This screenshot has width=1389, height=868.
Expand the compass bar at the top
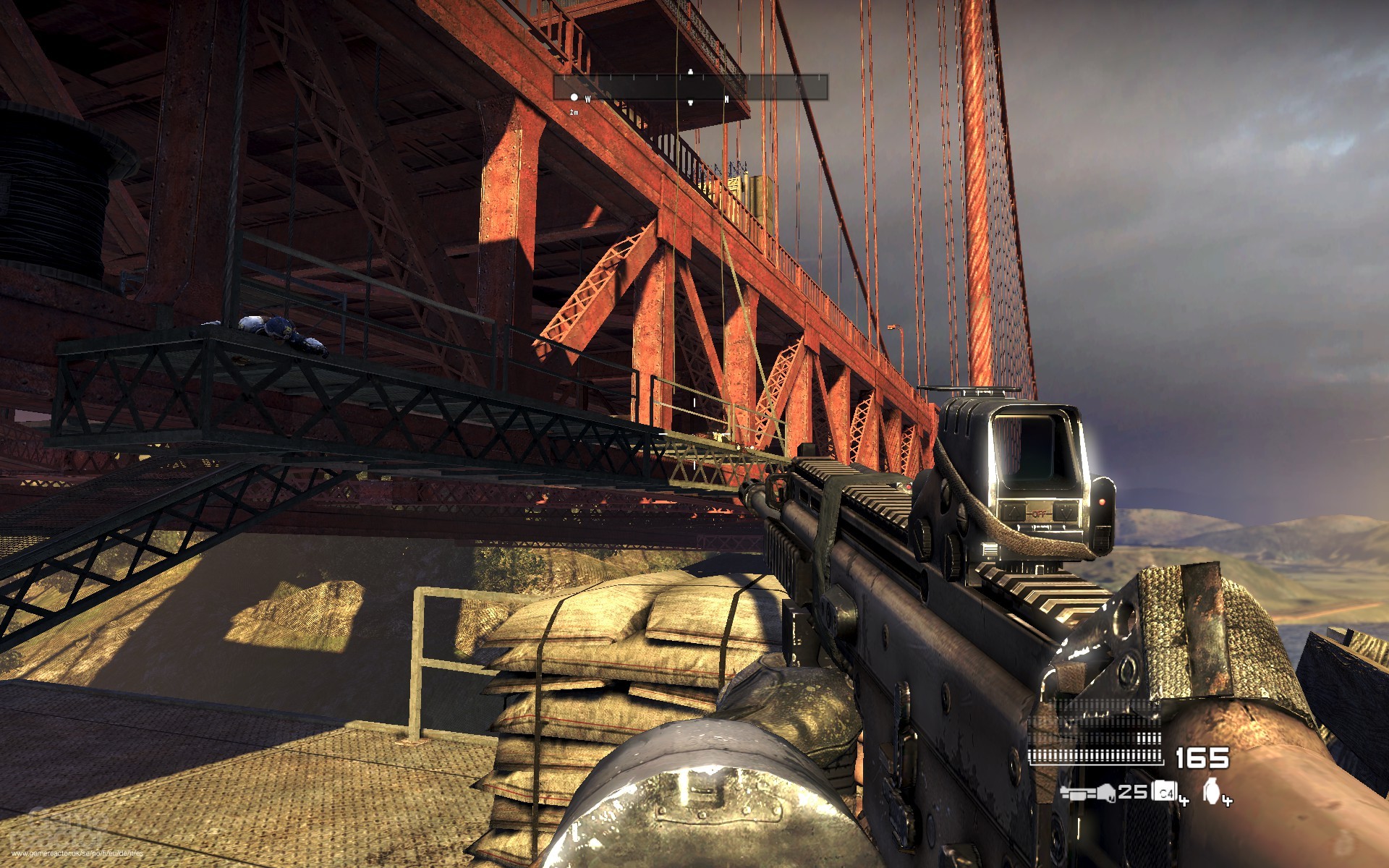click(x=691, y=87)
